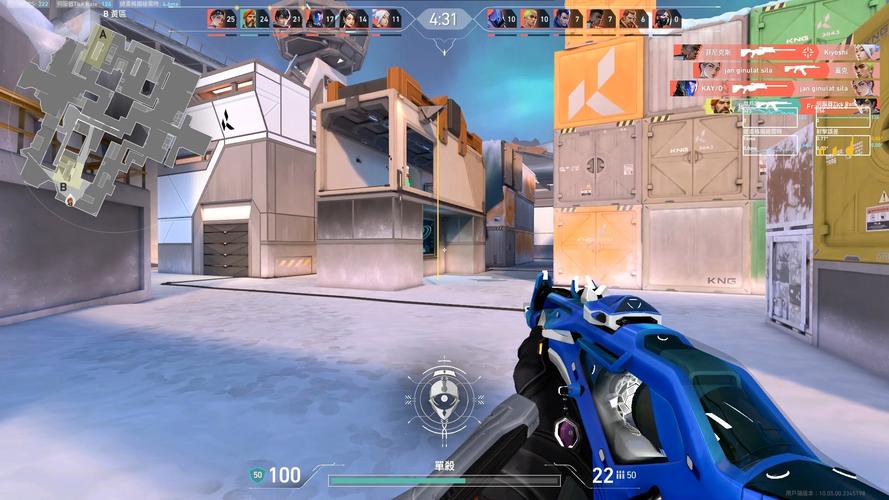This screenshot has width=889, height=500.
Task: Click the kill emblem above the kill bar
Action: pyautogui.click(x=438, y=400)
